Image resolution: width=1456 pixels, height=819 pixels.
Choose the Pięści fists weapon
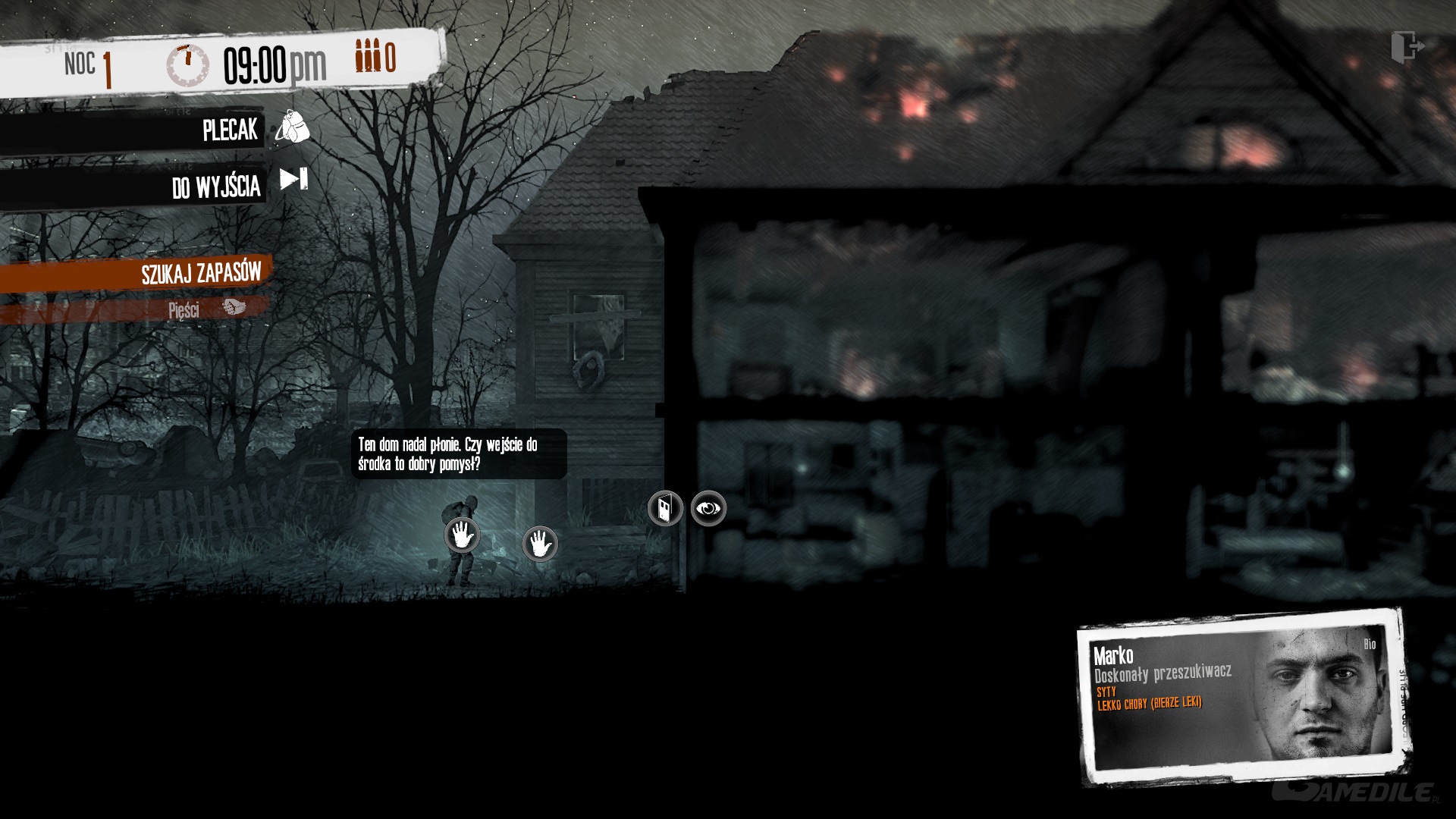[205, 309]
